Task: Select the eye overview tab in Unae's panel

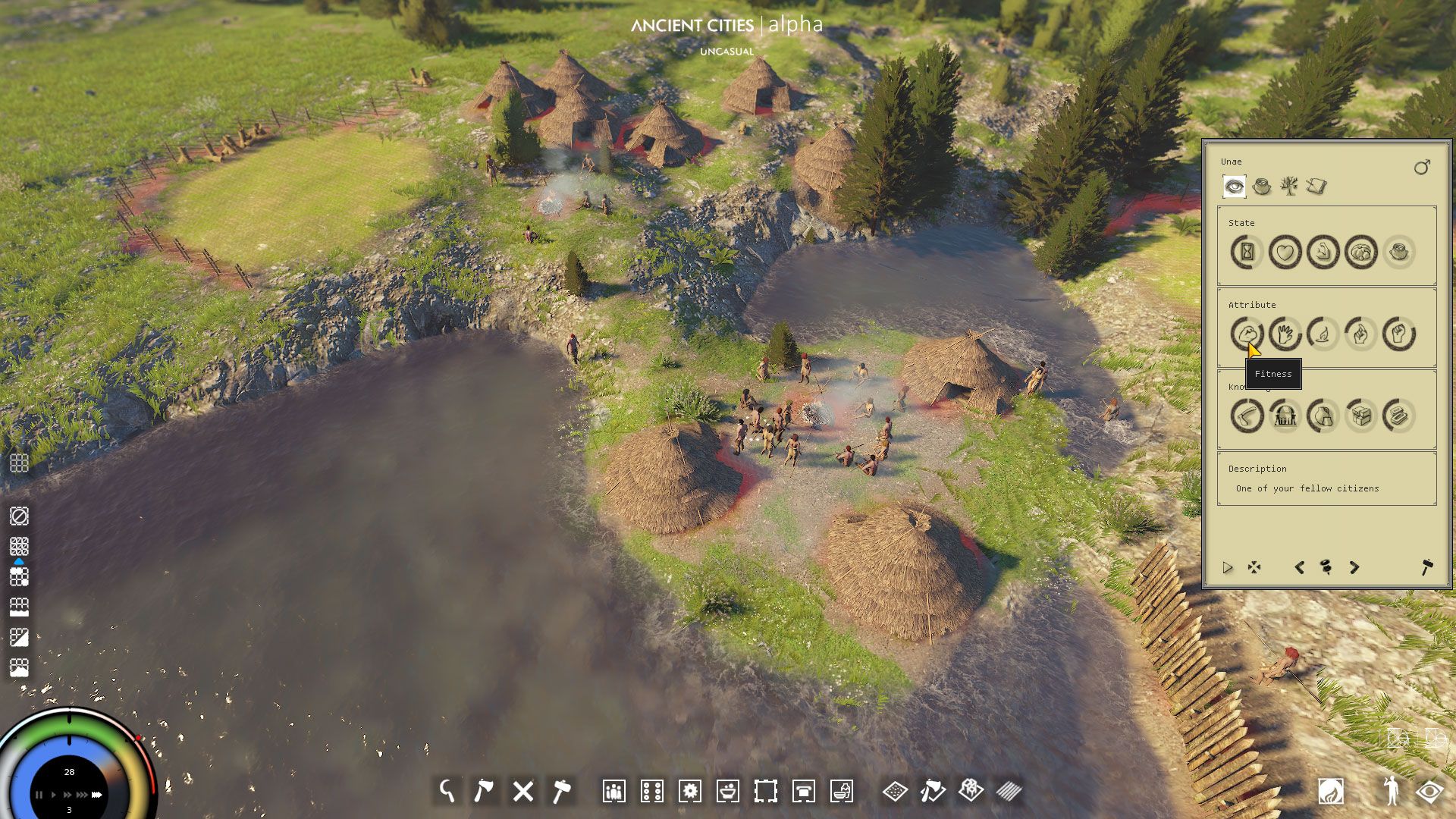Action: click(1234, 186)
